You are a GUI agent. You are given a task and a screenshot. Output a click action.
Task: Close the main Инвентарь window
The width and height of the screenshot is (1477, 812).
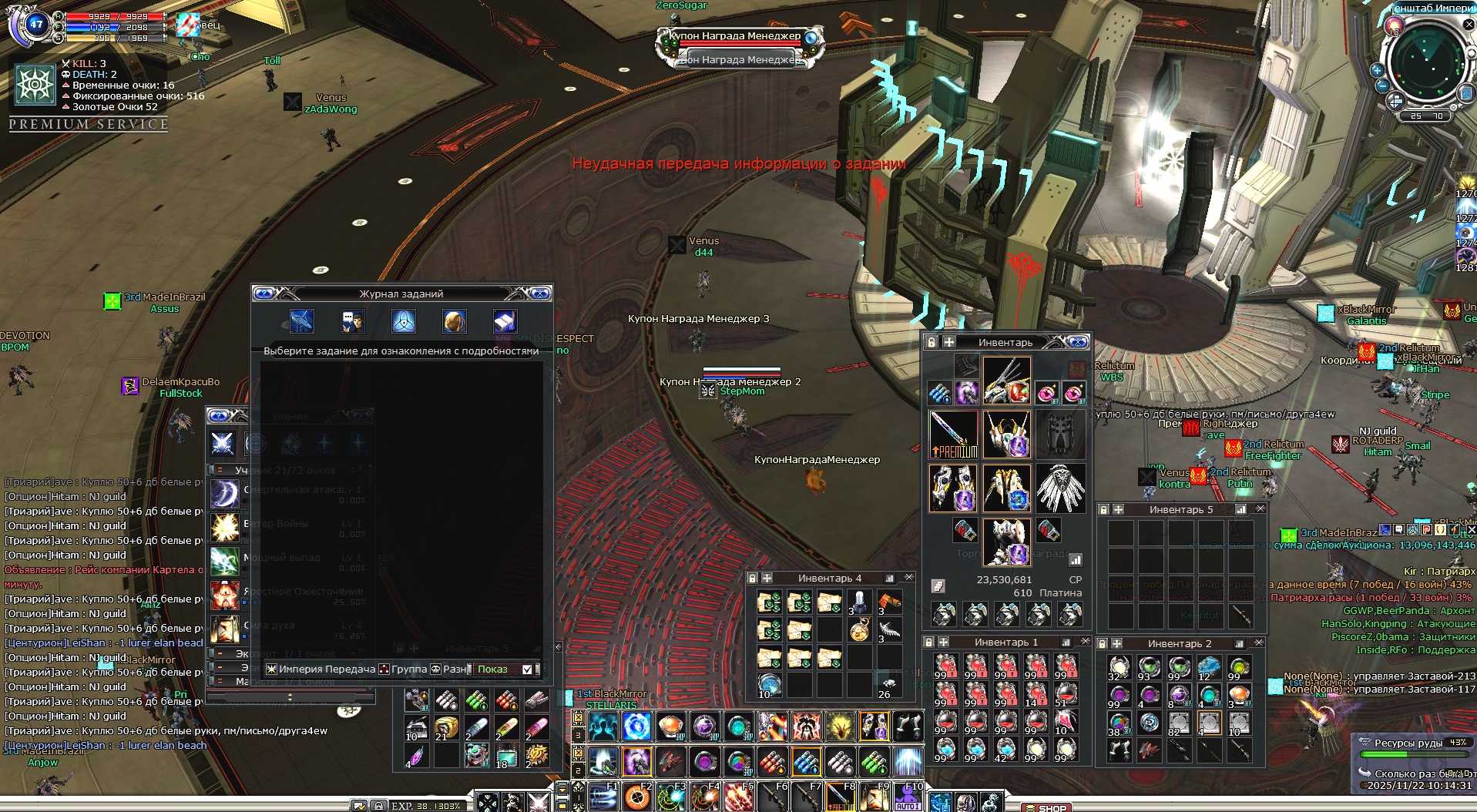[1078, 342]
